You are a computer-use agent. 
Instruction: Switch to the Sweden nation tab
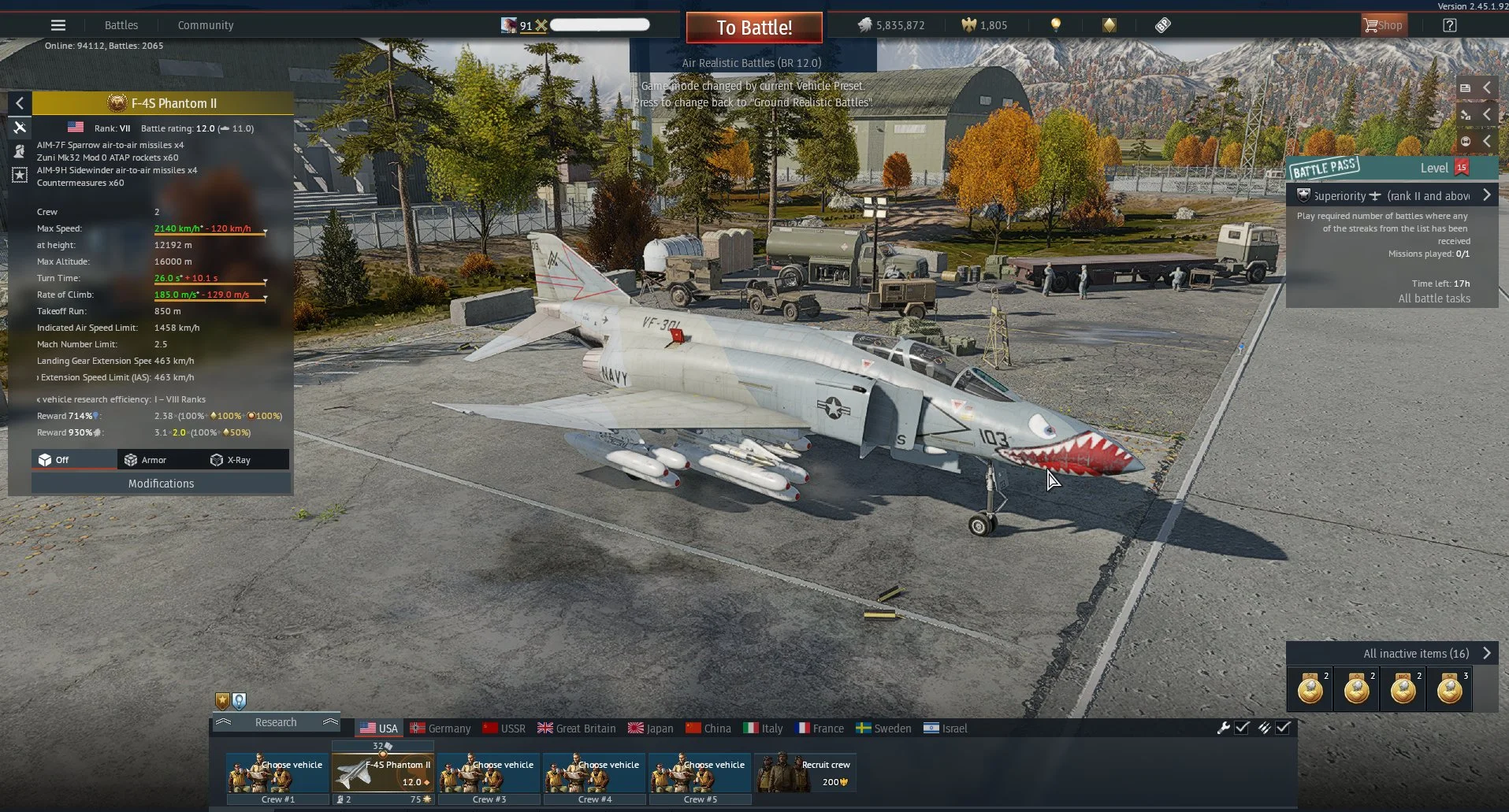[x=884, y=729]
